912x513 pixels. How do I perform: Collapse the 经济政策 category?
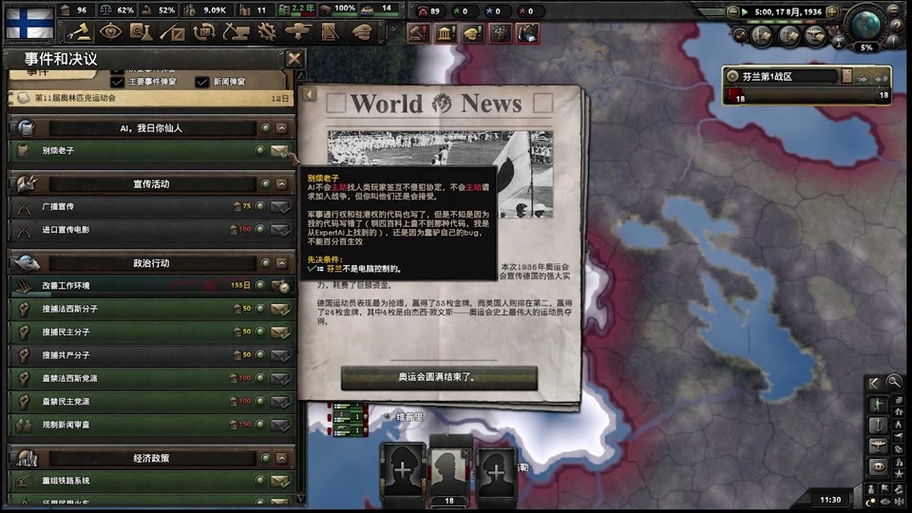pos(282,458)
